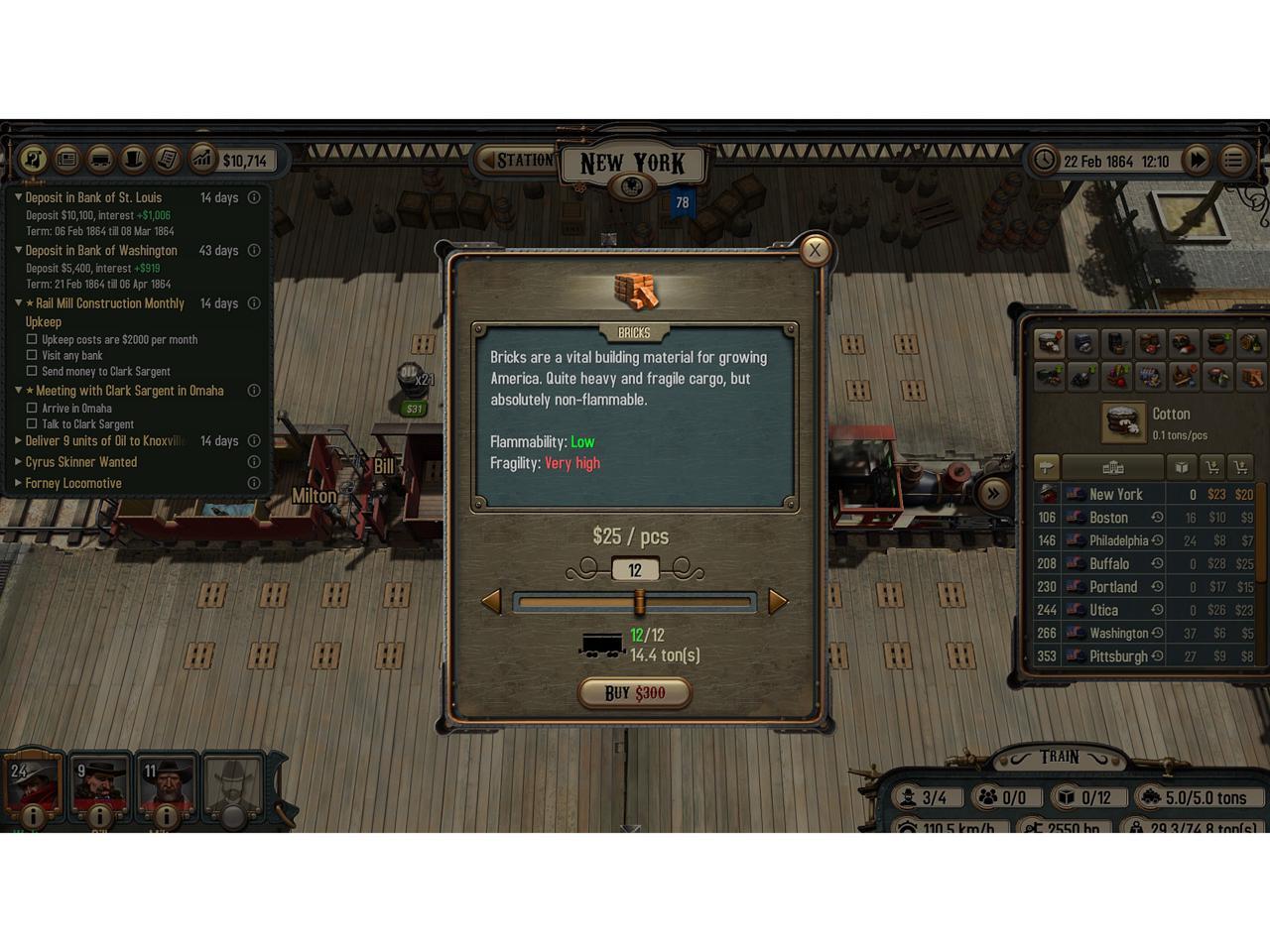This screenshot has height=952, width=1270.
Task: Show the finance statistics chart
Action: point(202,159)
